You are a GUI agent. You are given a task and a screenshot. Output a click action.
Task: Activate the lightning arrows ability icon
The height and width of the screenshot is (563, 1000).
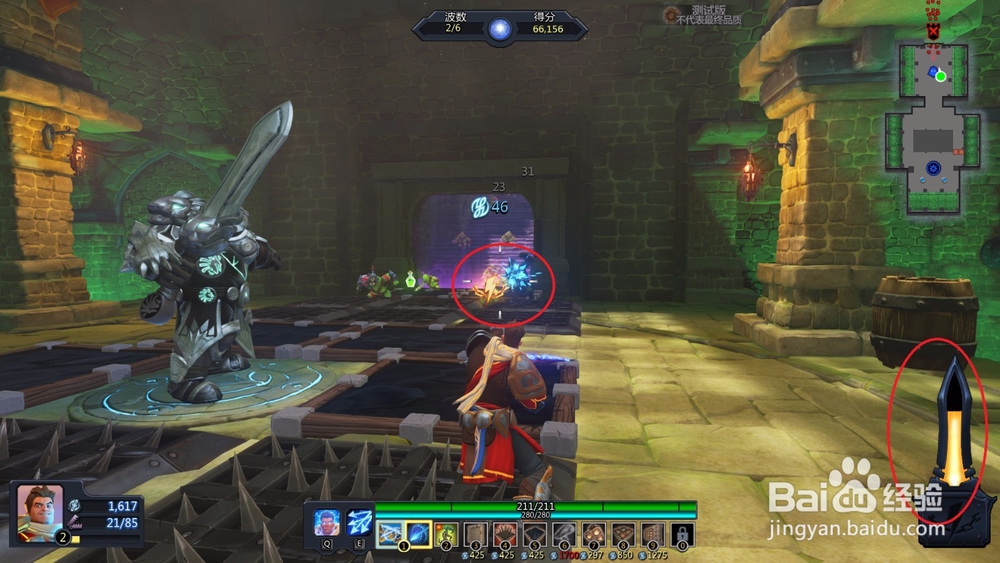[x=359, y=523]
